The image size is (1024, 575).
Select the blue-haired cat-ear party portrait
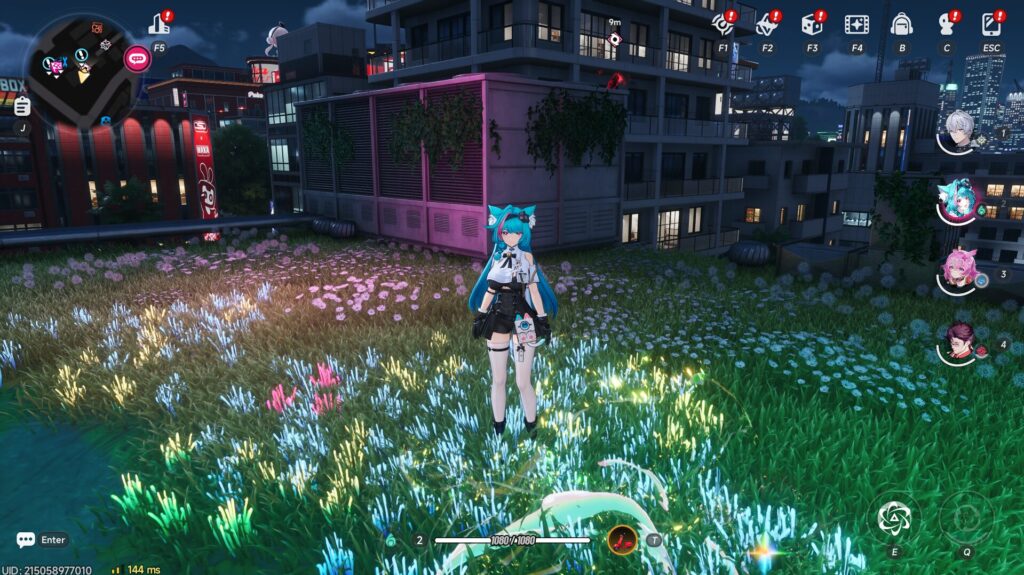coord(959,201)
